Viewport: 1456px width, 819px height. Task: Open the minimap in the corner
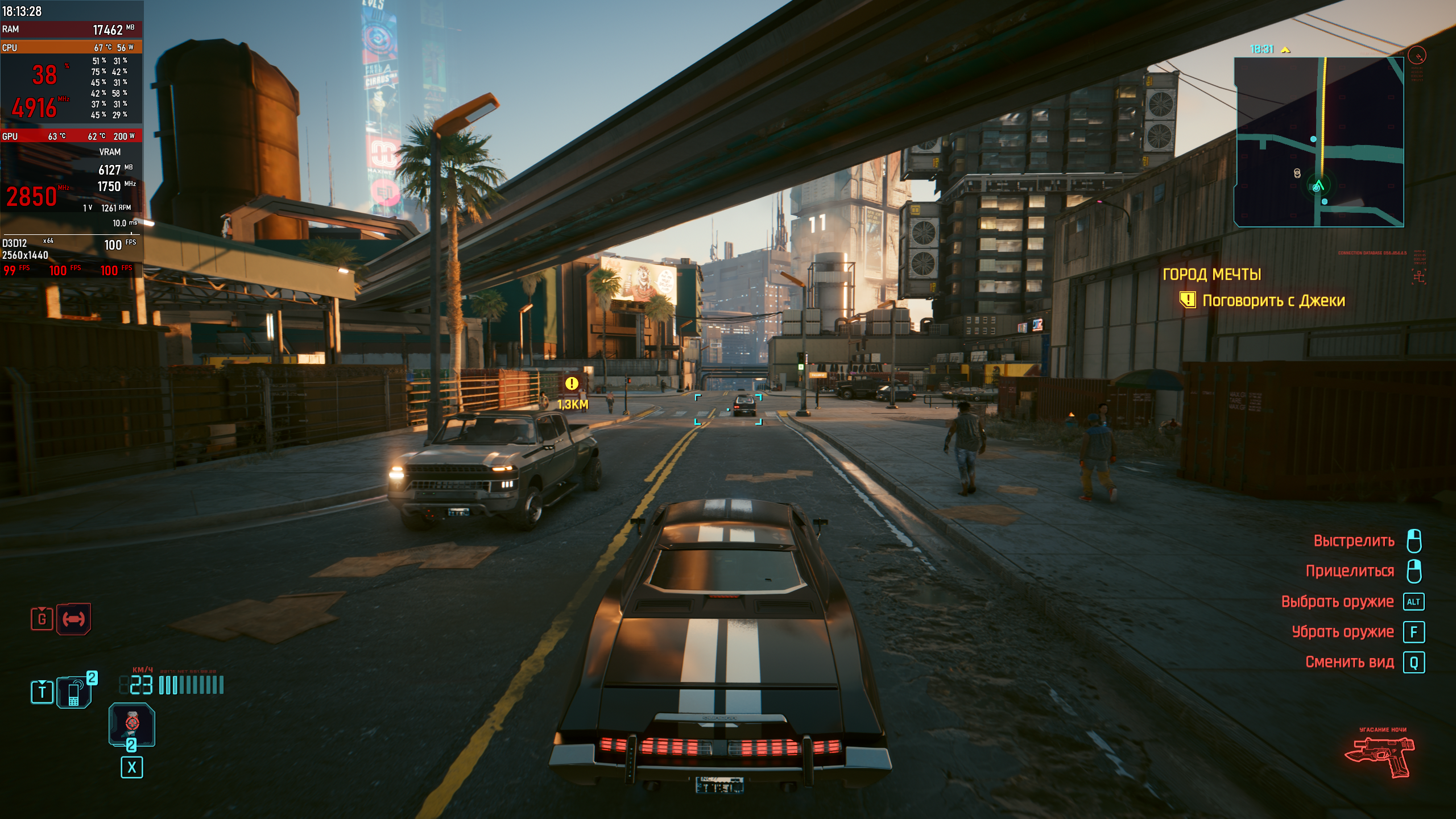tap(1318, 142)
